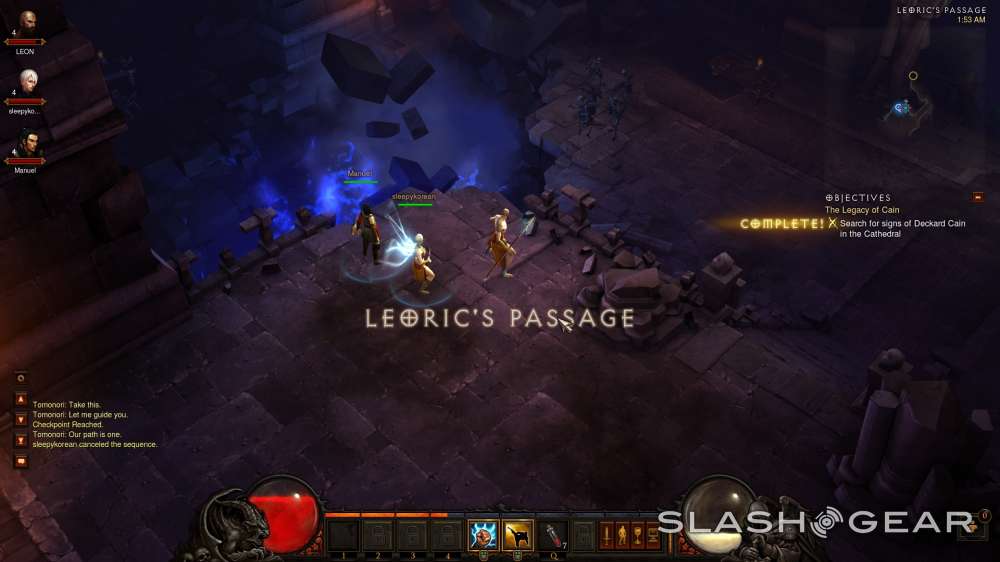Click Manuel's party portrait
Viewport: 1000px width, 562px height.
pyautogui.click(x=27, y=142)
